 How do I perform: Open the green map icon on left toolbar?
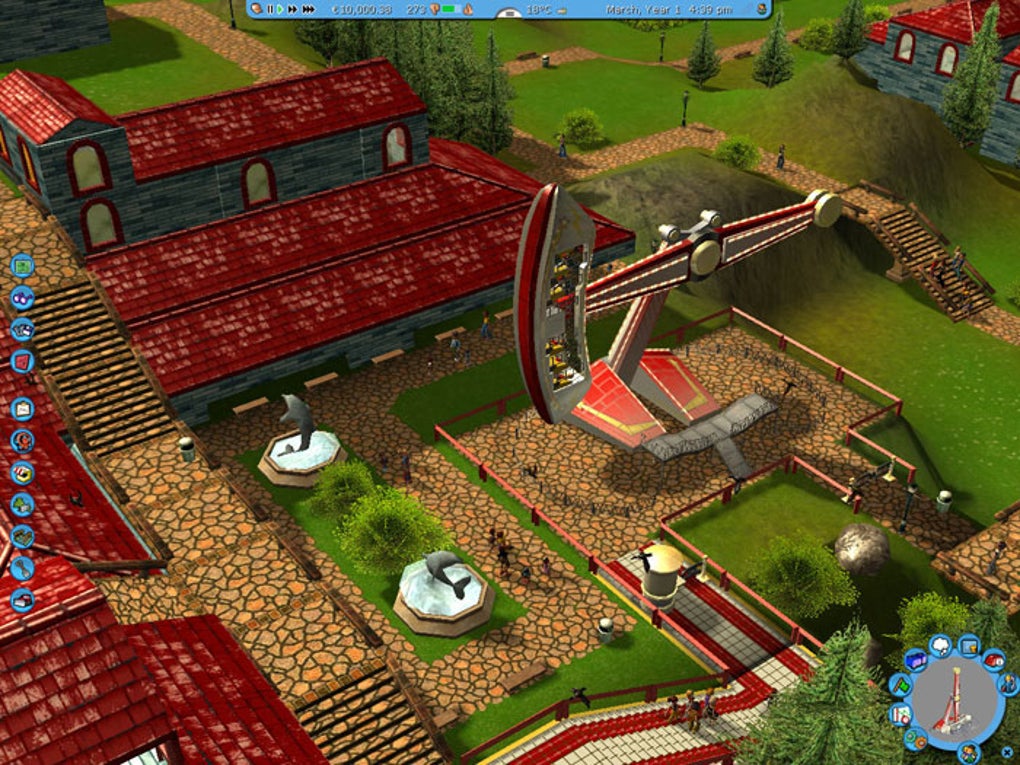[22, 266]
